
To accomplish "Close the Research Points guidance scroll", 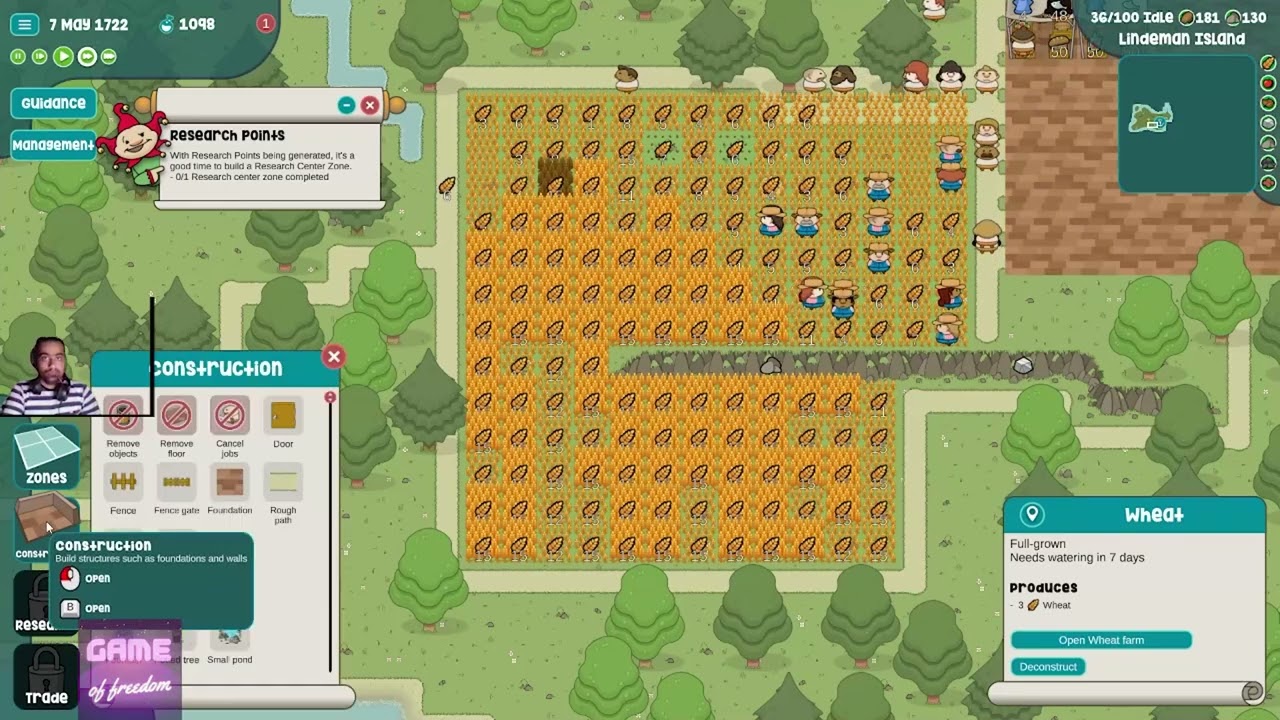I will [370, 105].
